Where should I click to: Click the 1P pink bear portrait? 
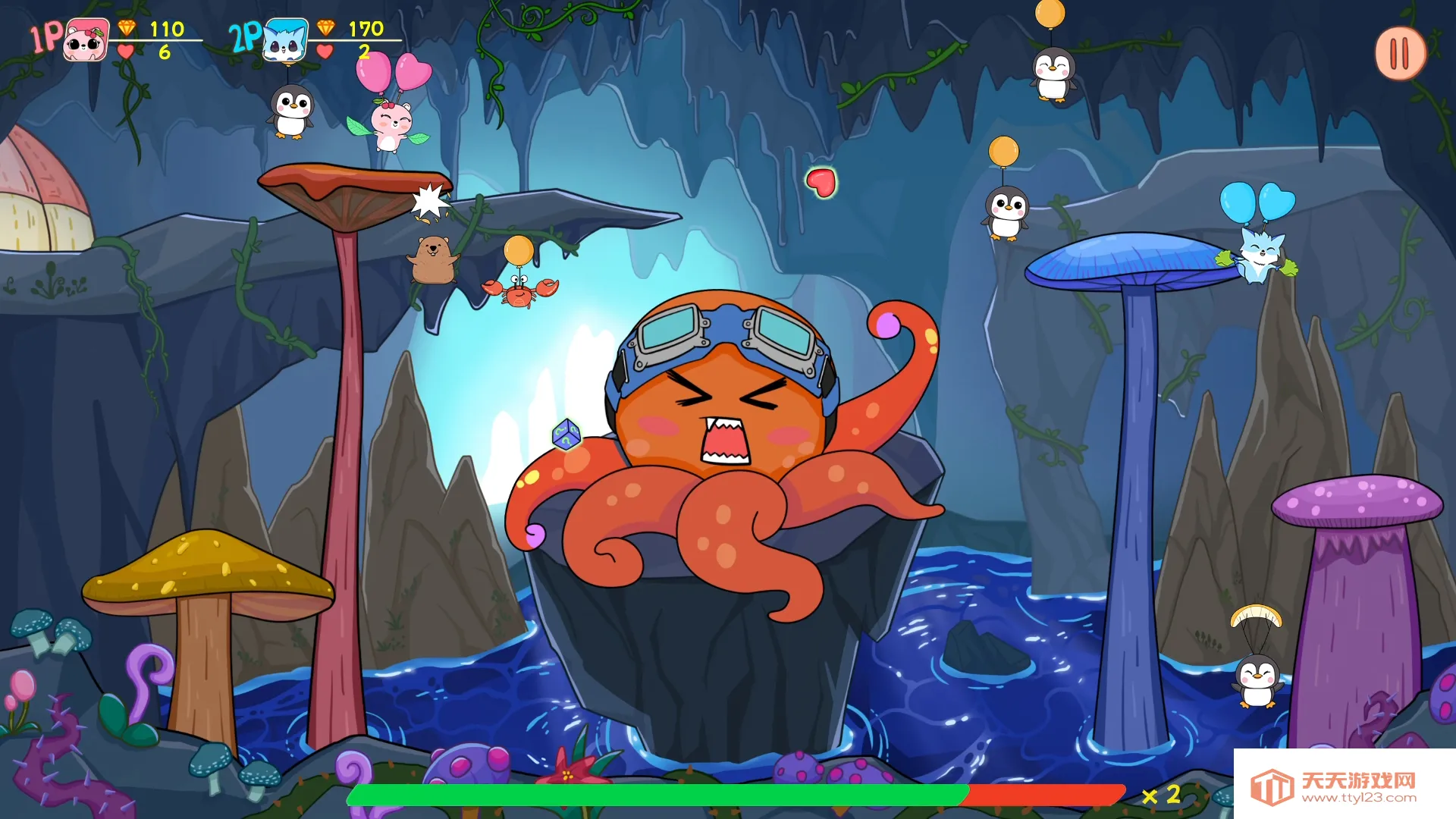point(85,40)
